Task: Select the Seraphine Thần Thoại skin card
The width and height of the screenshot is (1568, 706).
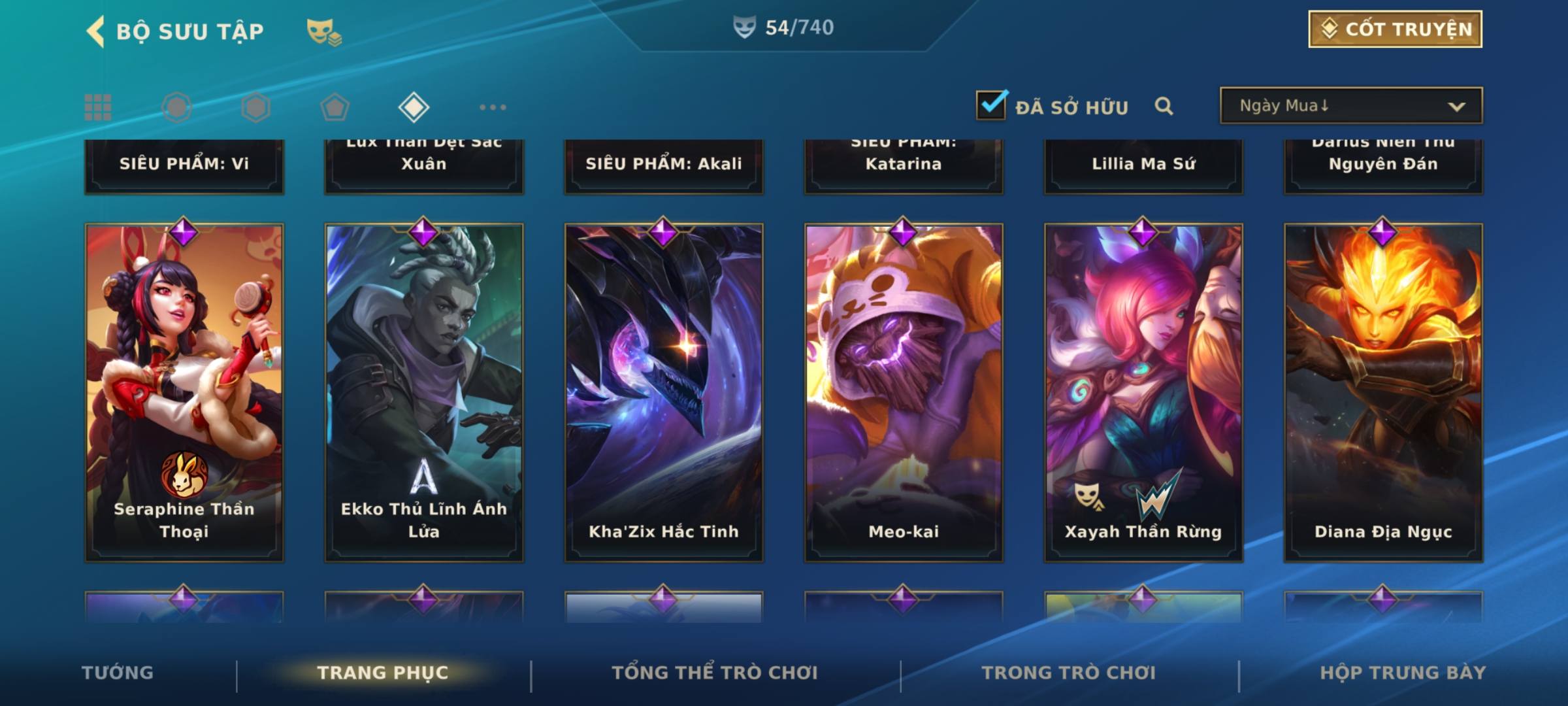Action: (184, 392)
